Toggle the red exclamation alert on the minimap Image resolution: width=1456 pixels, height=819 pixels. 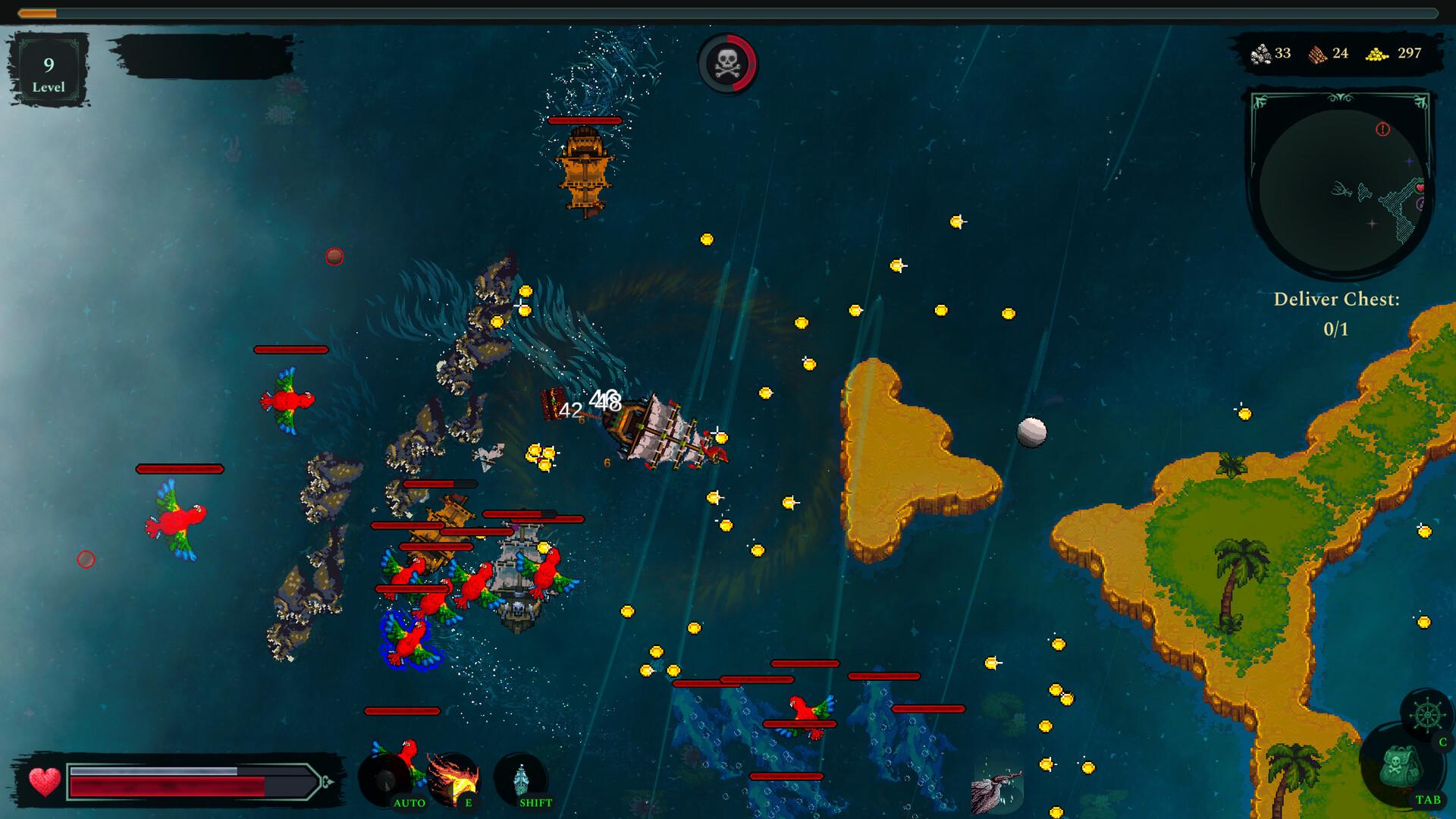pos(1382,130)
